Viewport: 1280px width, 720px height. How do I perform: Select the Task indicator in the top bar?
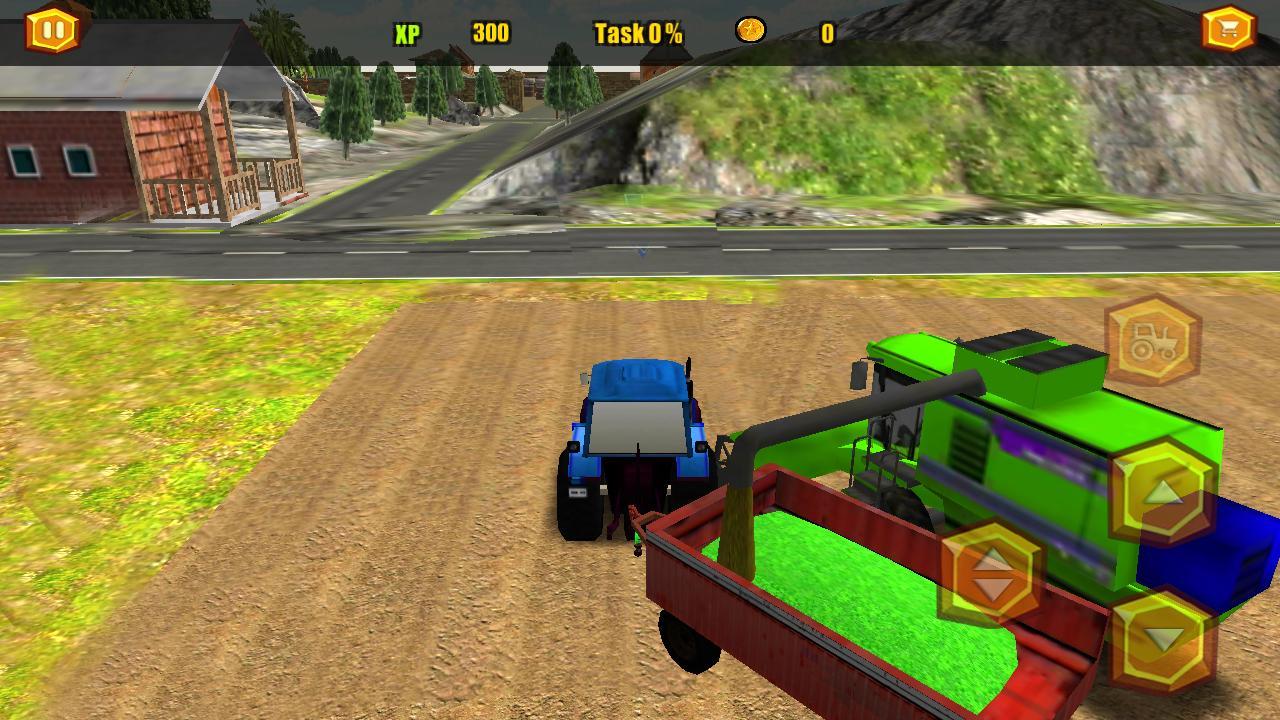point(637,32)
